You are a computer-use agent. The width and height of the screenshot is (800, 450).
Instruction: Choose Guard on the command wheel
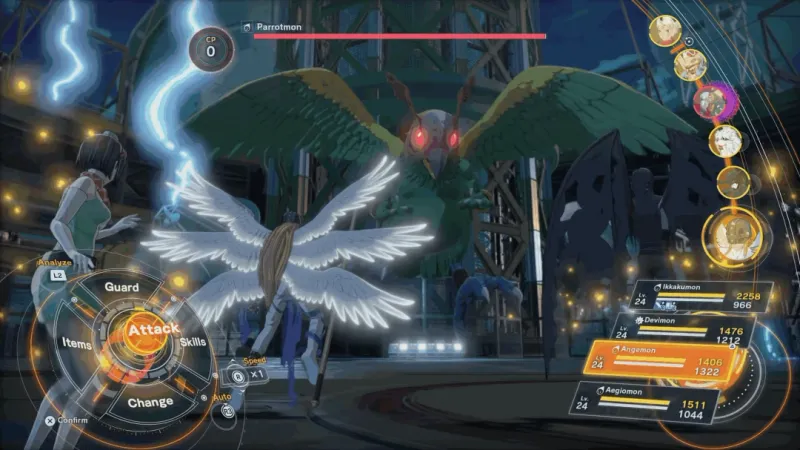pyautogui.click(x=122, y=287)
